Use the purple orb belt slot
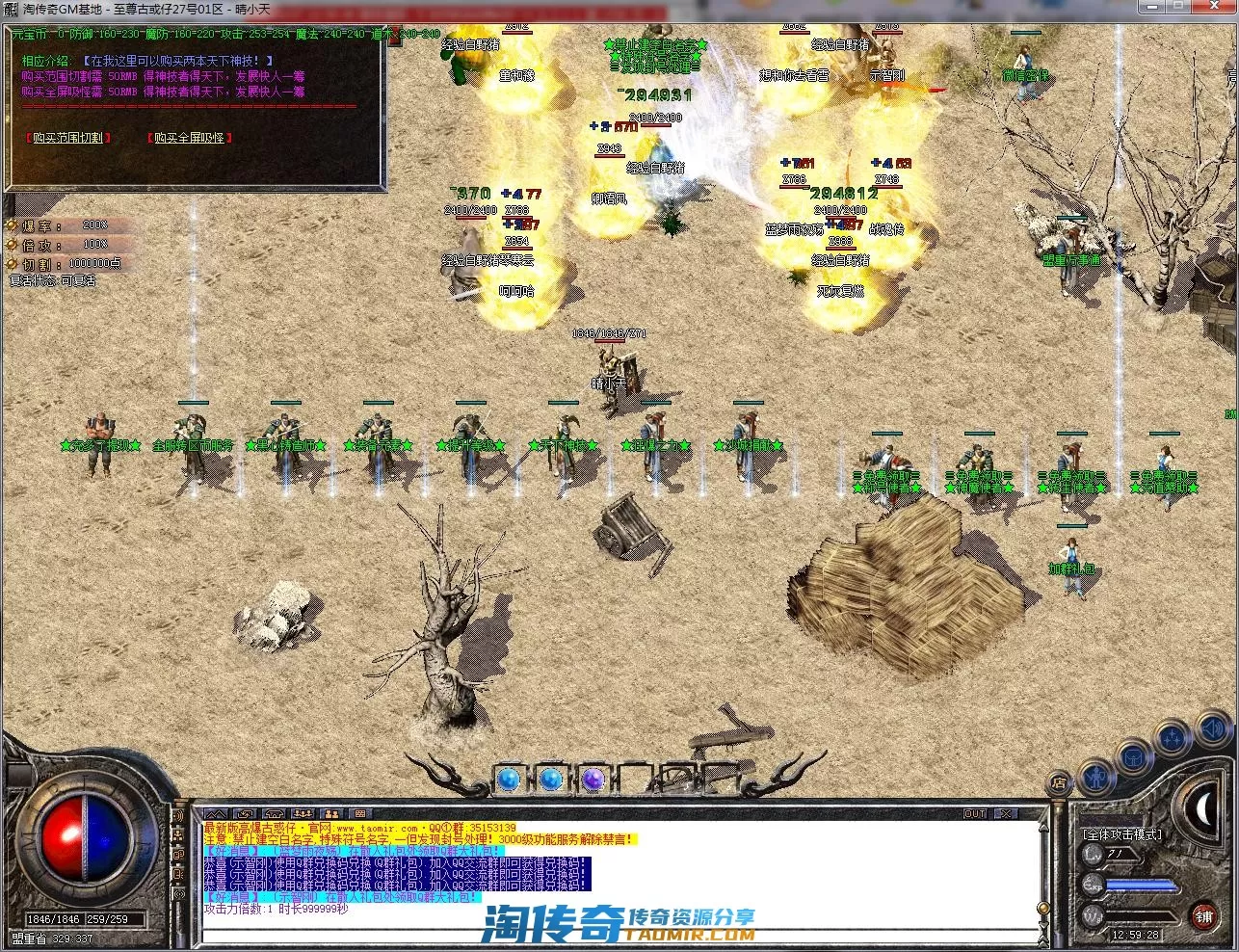The image size is (1239, 952). pos(593,779)
